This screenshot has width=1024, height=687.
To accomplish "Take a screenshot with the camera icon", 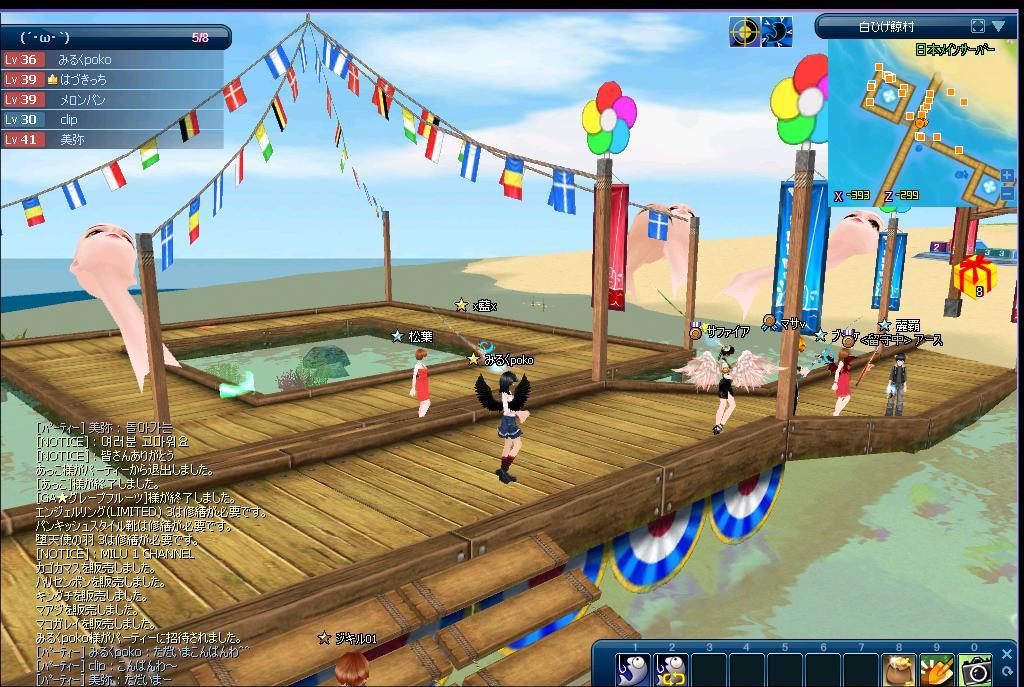I will [x=975, y=670].
